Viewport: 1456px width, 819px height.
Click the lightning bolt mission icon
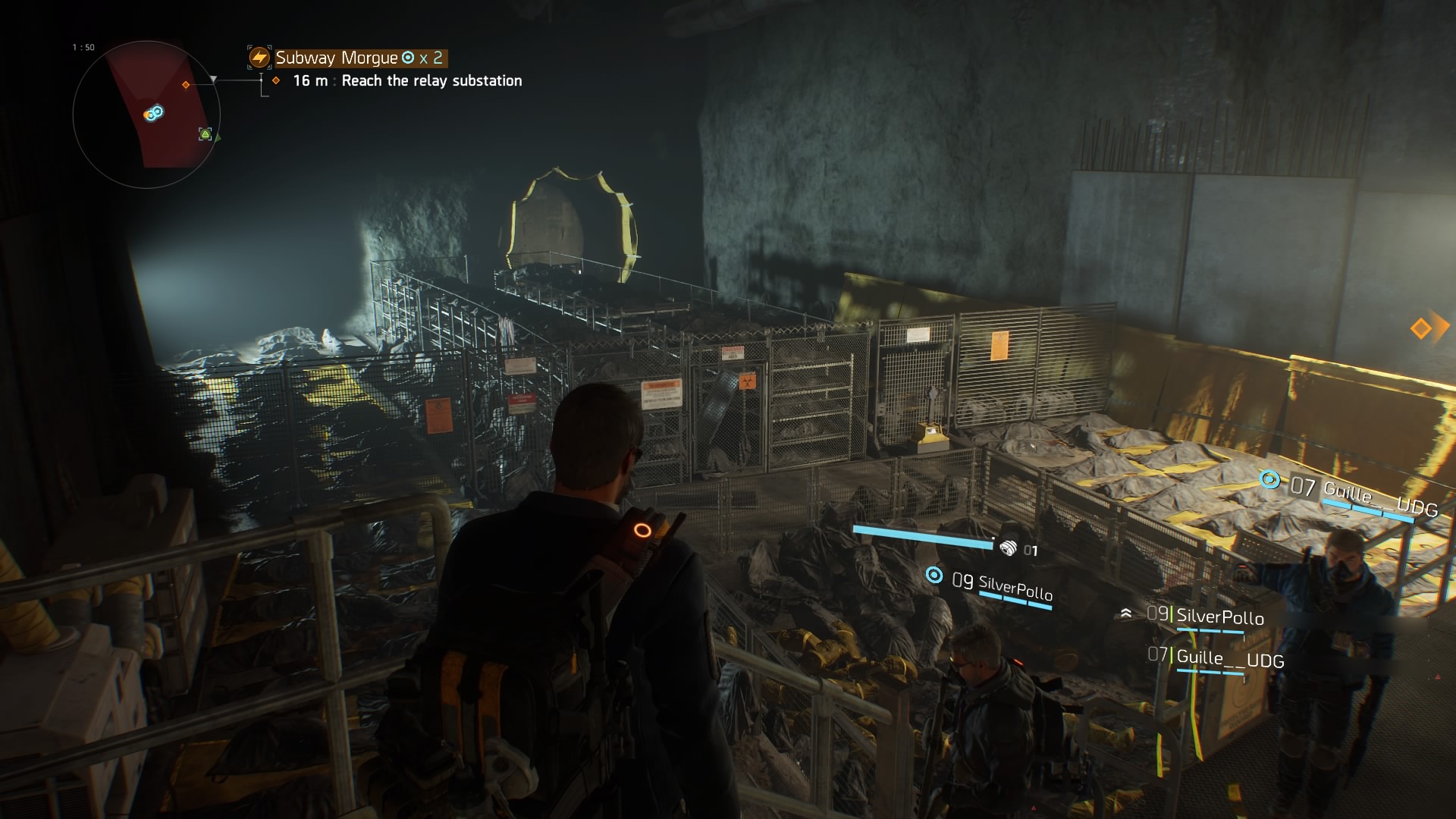[259, 58]
